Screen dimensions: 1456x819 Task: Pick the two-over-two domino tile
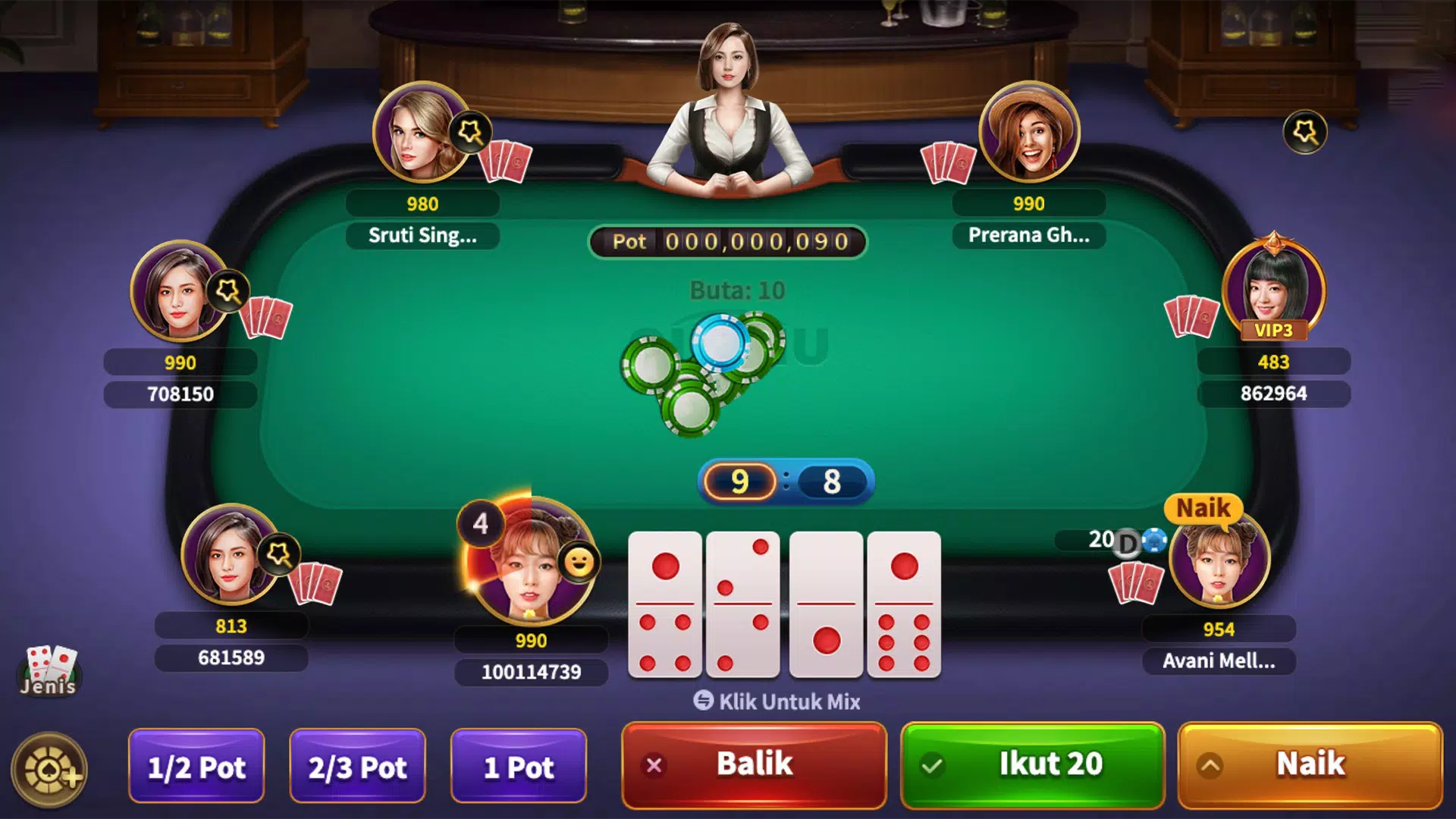(x=743, y=604)
